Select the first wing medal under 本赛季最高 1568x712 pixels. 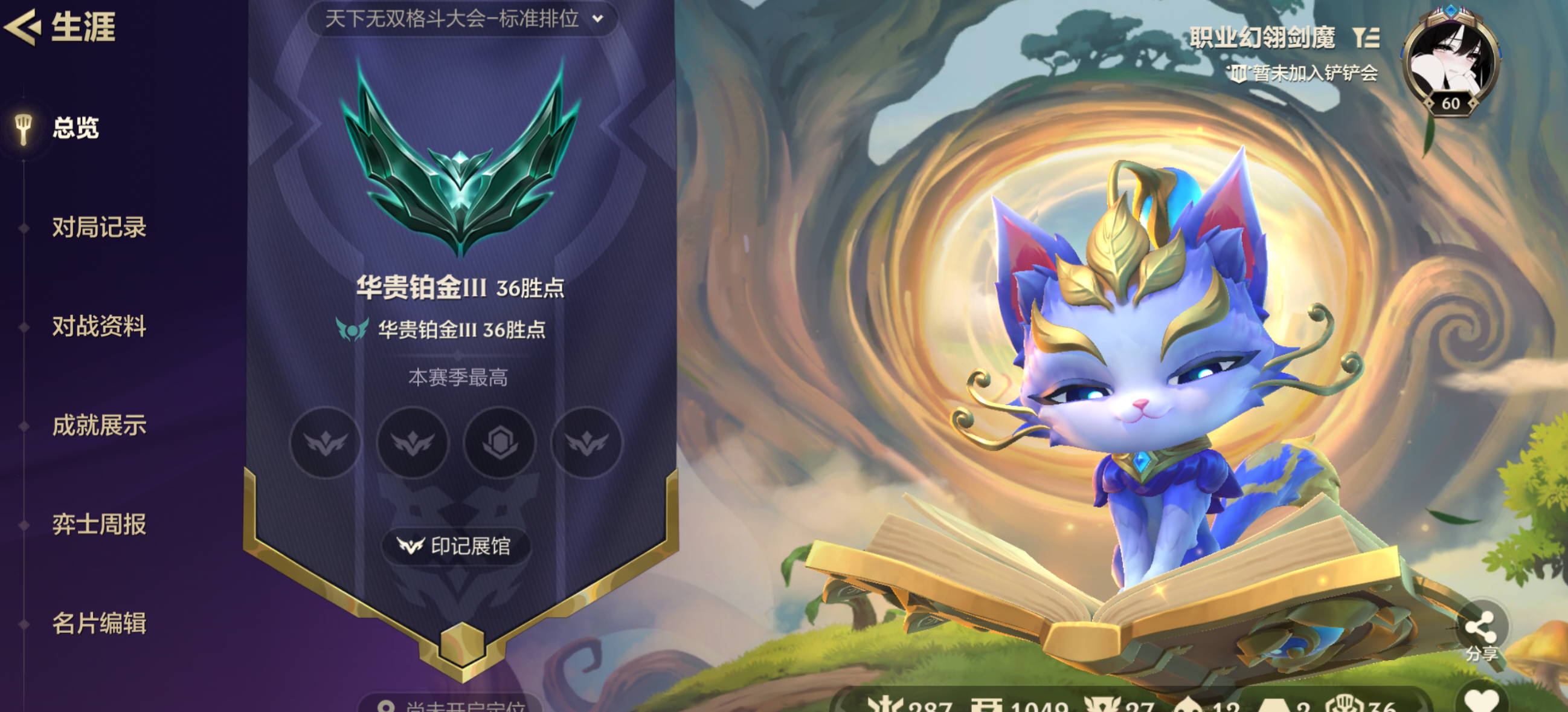click(324, 445)
